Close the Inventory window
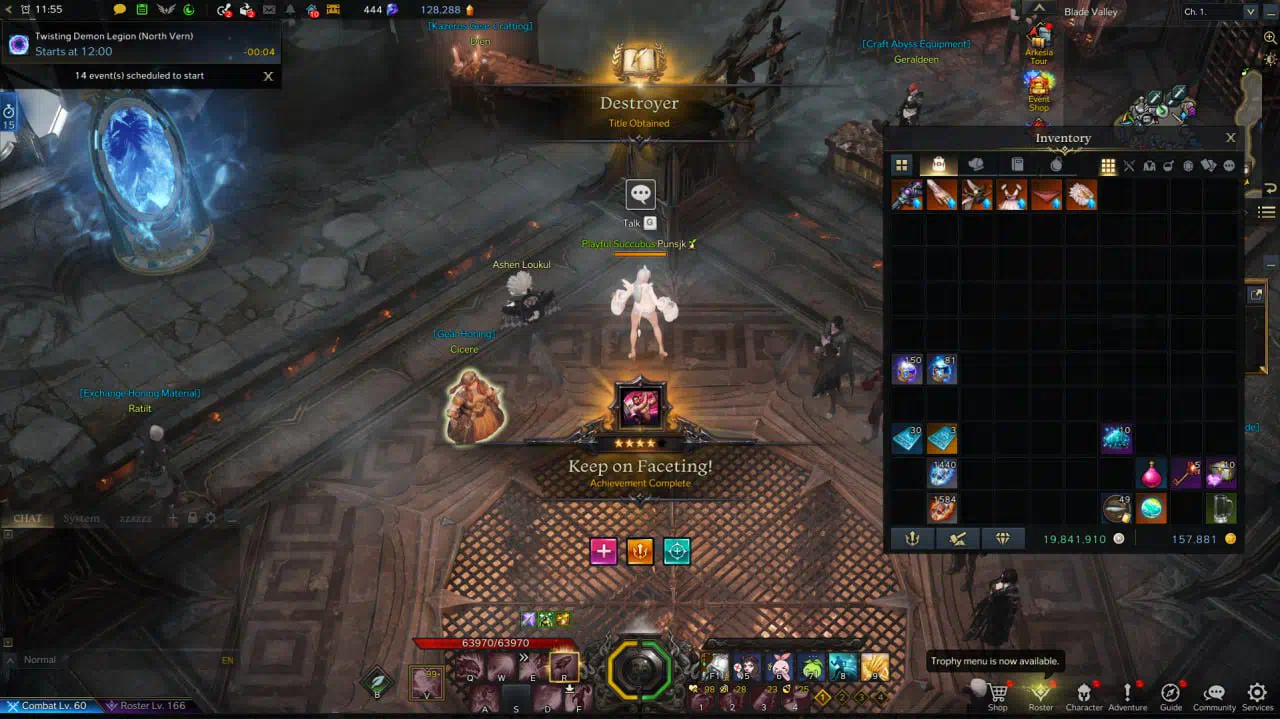 [1230, 138]
